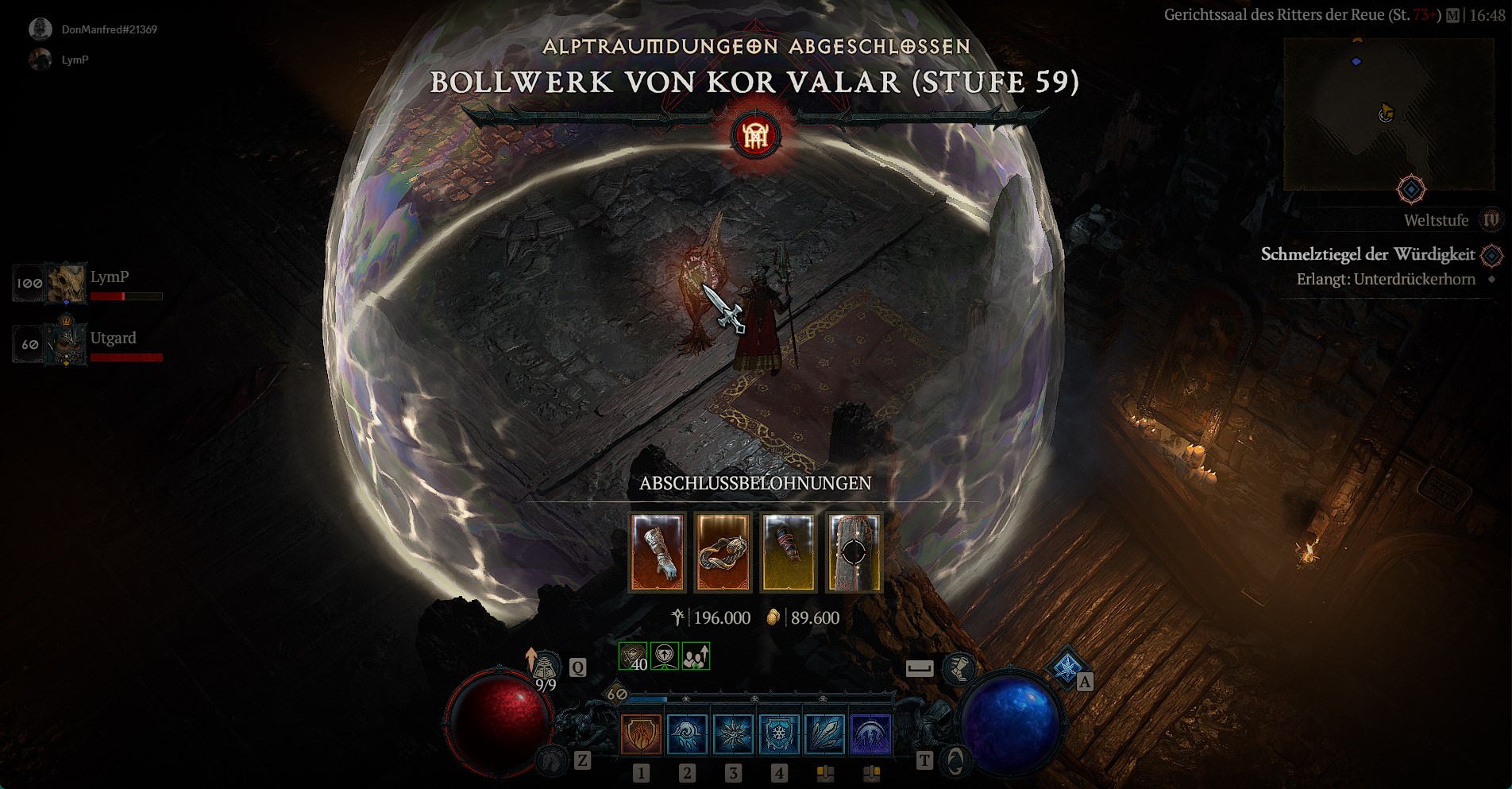
Task: Select the amulet necklace reward card
Action: coord(723,552)
